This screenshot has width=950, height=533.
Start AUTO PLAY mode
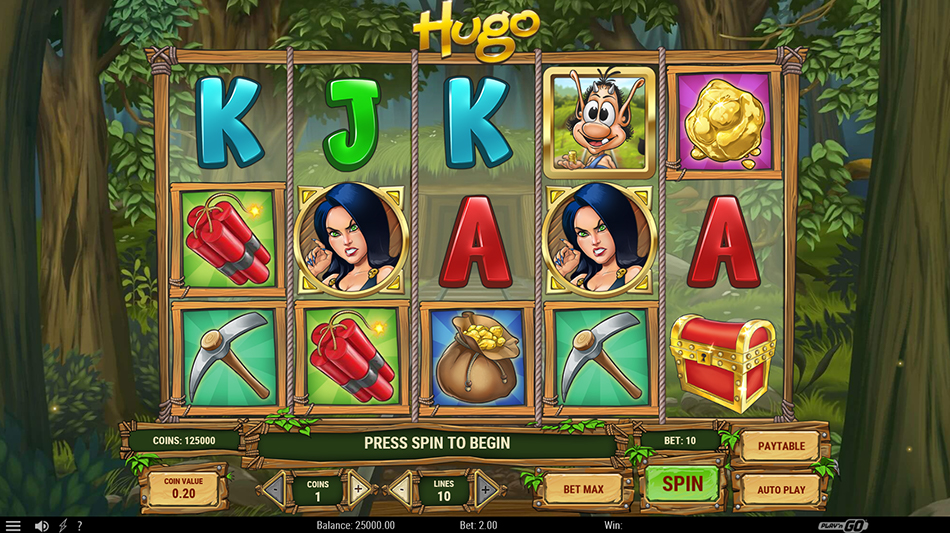781,490
